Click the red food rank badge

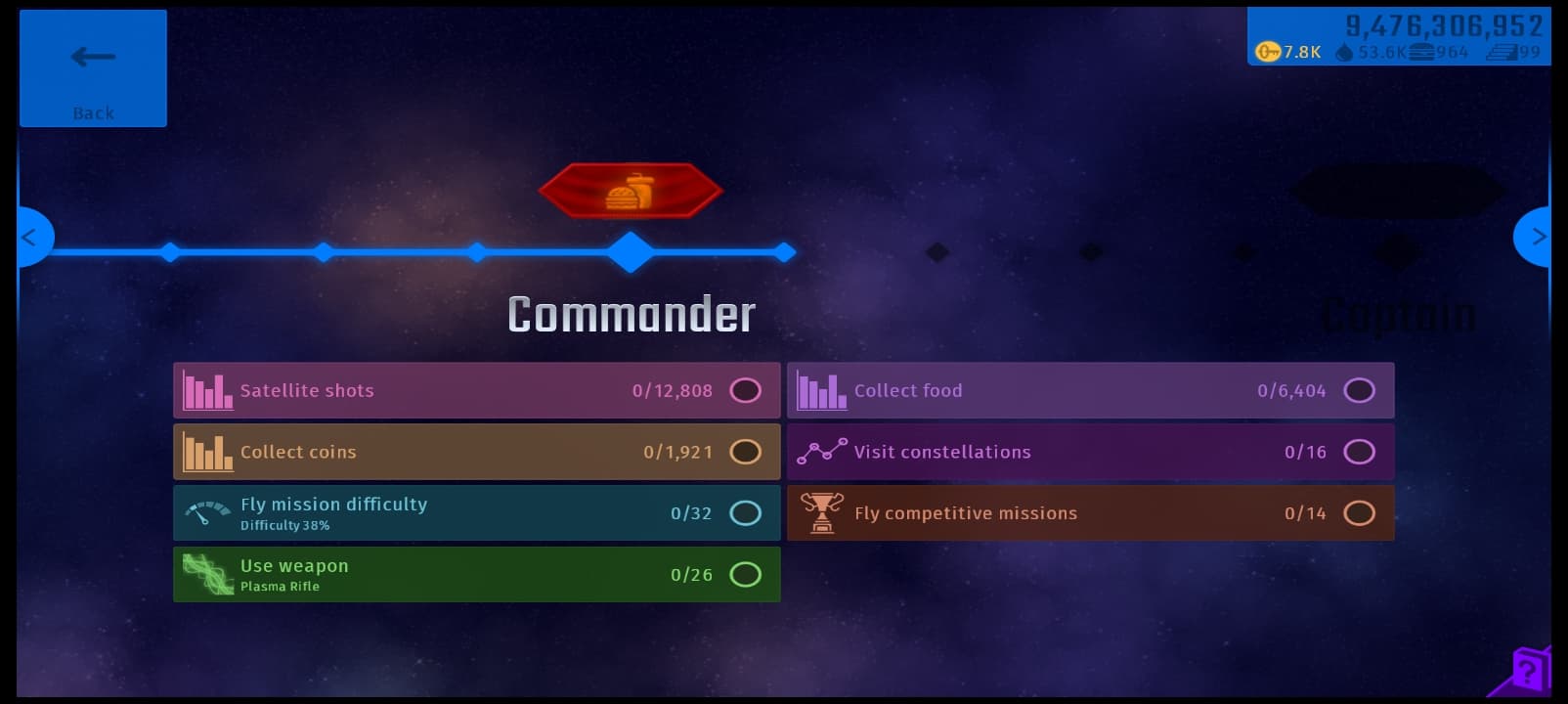click(631, 191)
